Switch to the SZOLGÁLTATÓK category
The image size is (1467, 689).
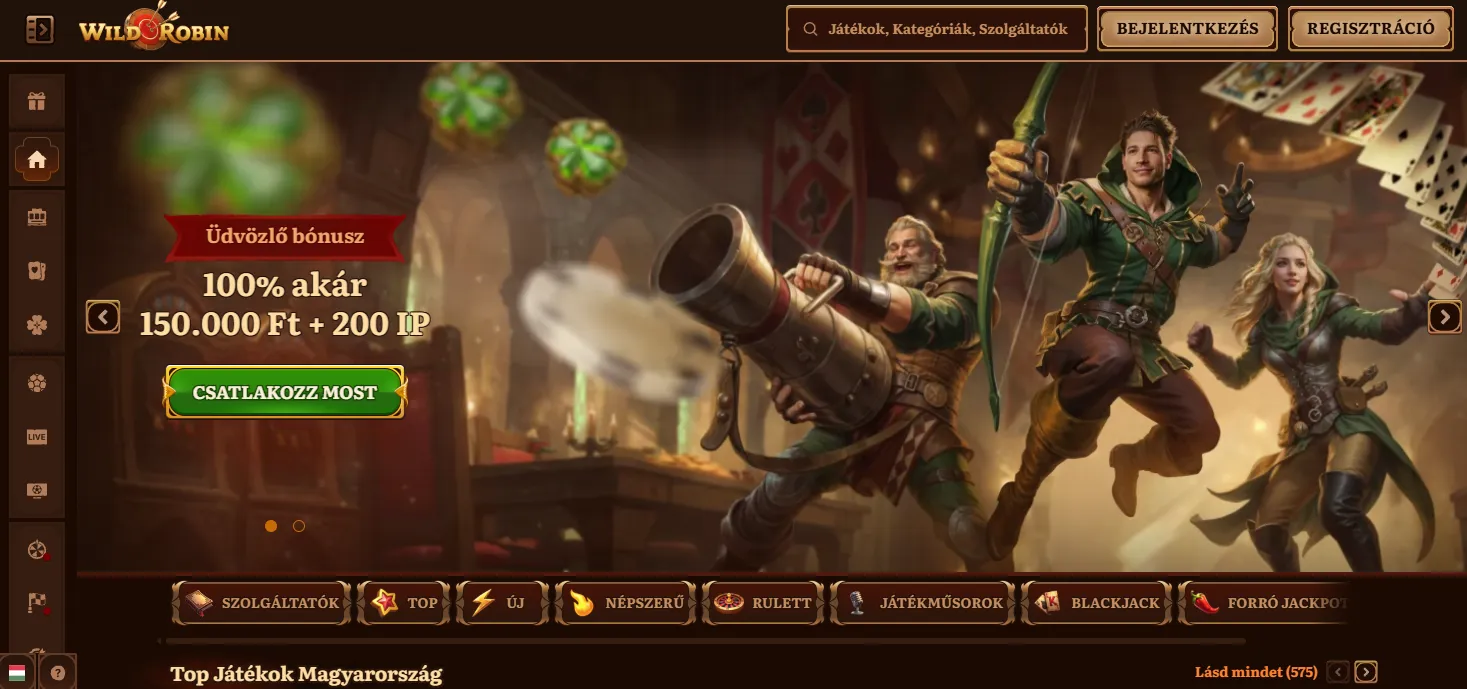tap(263, 603)
